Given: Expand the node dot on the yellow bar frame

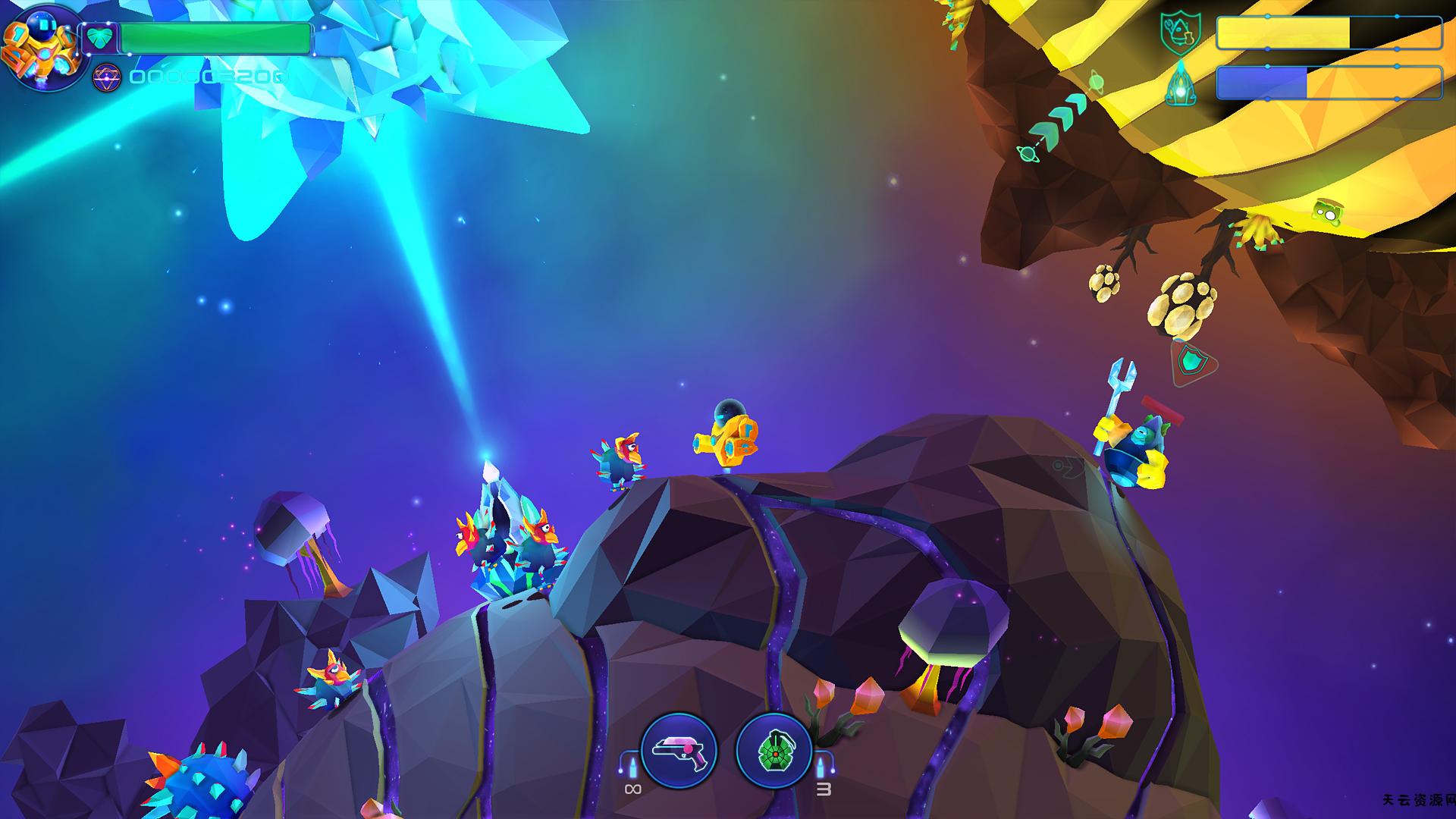Looking at the screenshot, I should pos(1267,16).
